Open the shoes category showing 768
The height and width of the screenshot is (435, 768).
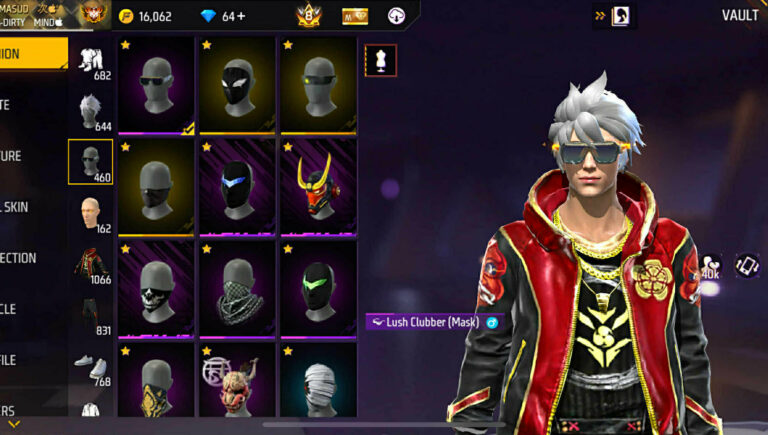point(90,366)
